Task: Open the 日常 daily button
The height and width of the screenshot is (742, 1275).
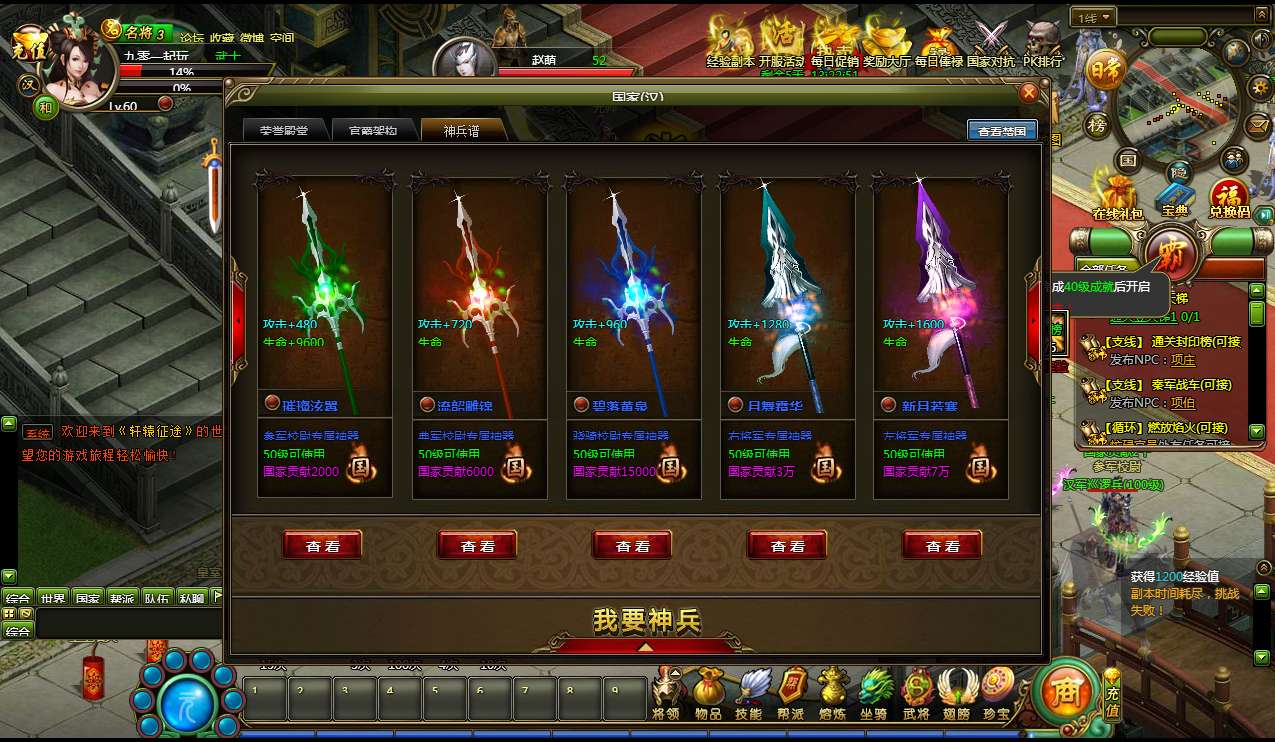Action: coord(1103,69)
